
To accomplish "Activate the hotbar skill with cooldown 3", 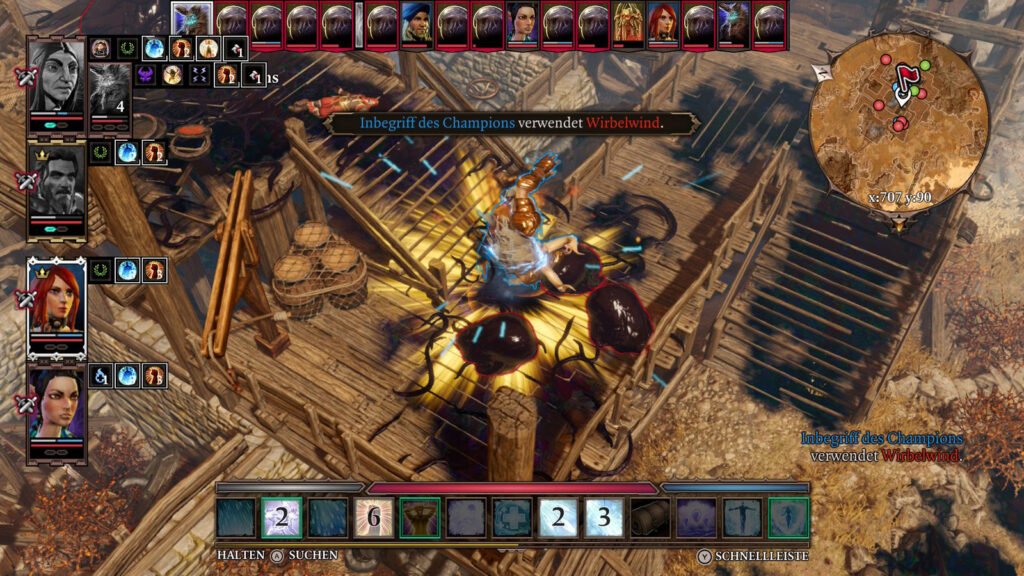I will coord(604,518).
